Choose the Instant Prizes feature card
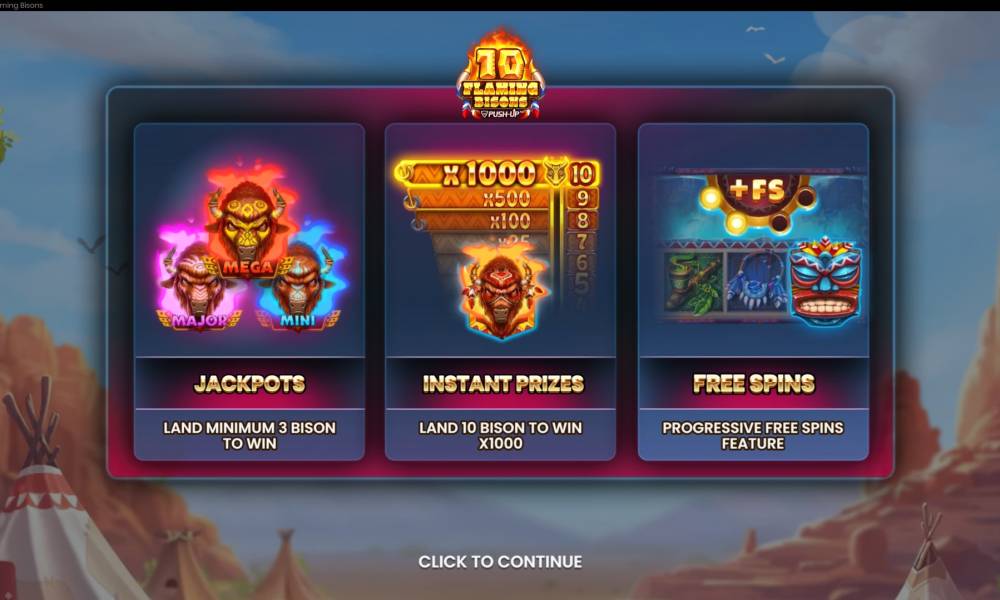The width and height of the screenshot is (1000, 600). [500, 291]
